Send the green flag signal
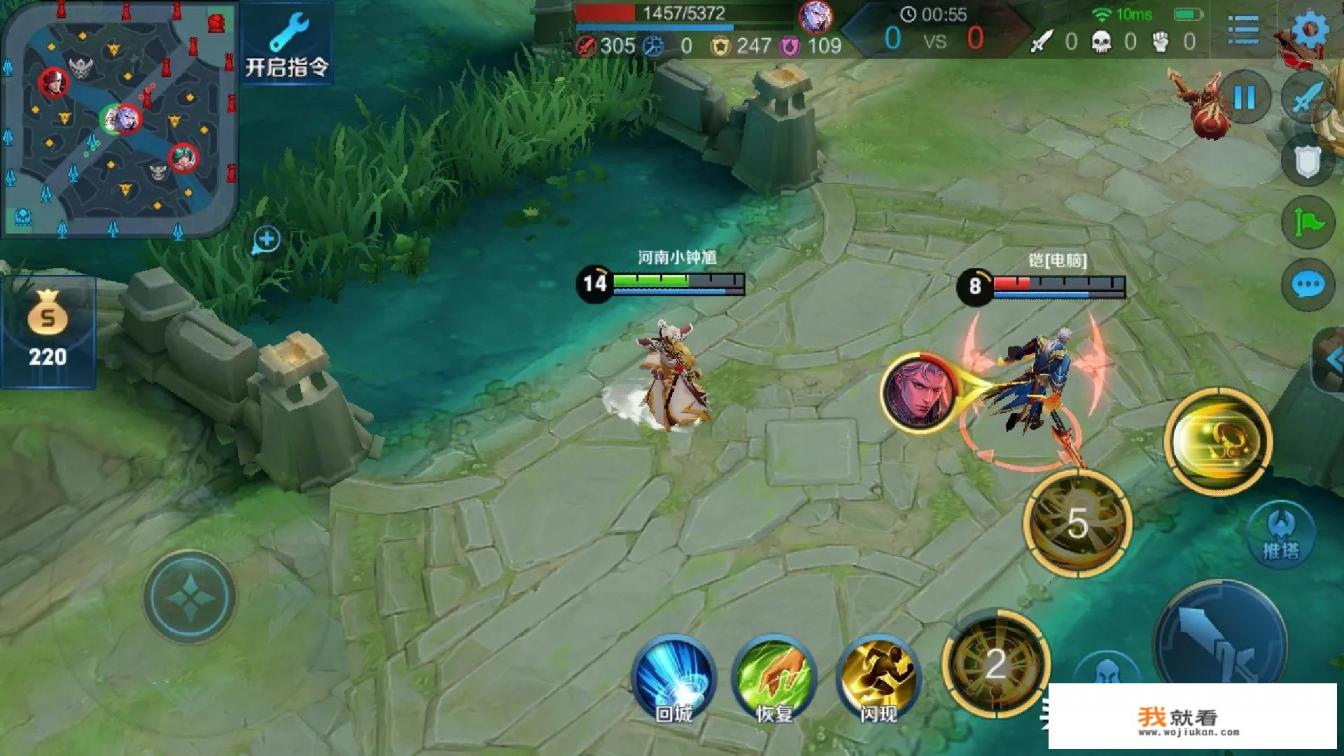This screenshot has width=1344, height=756. 1308,222
